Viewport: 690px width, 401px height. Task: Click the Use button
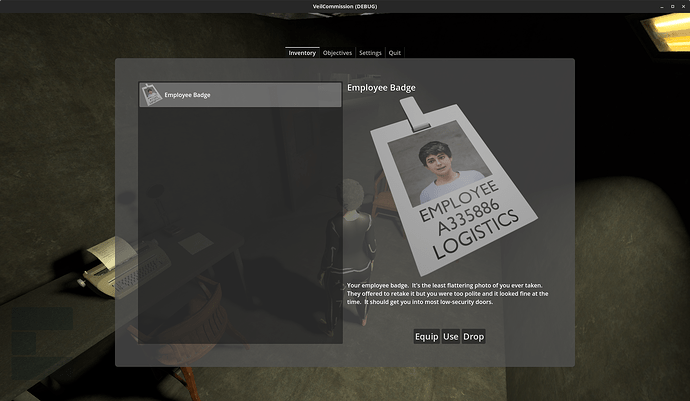click(x=451, y=337)
